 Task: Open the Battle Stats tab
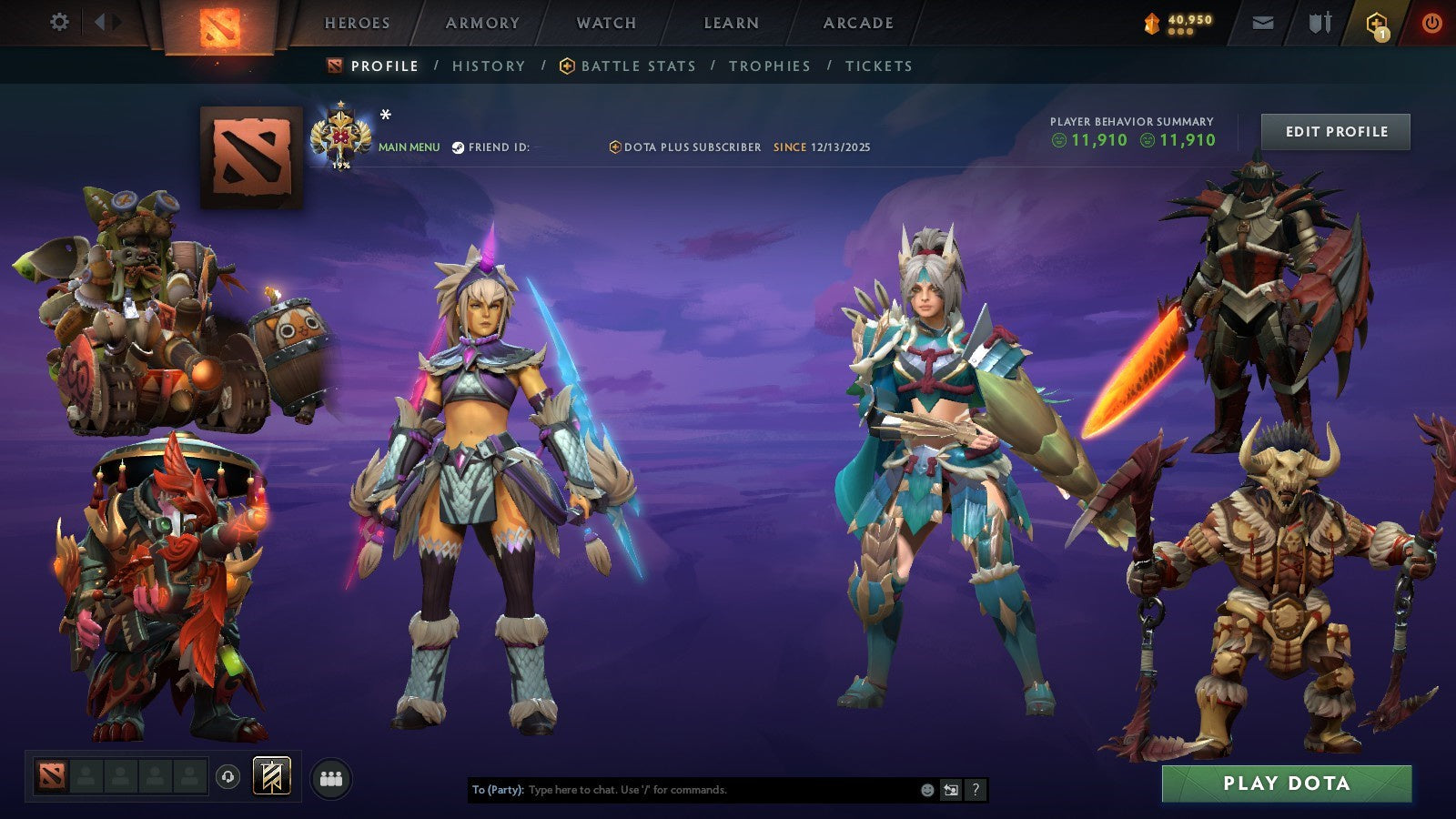coord(637,66)
